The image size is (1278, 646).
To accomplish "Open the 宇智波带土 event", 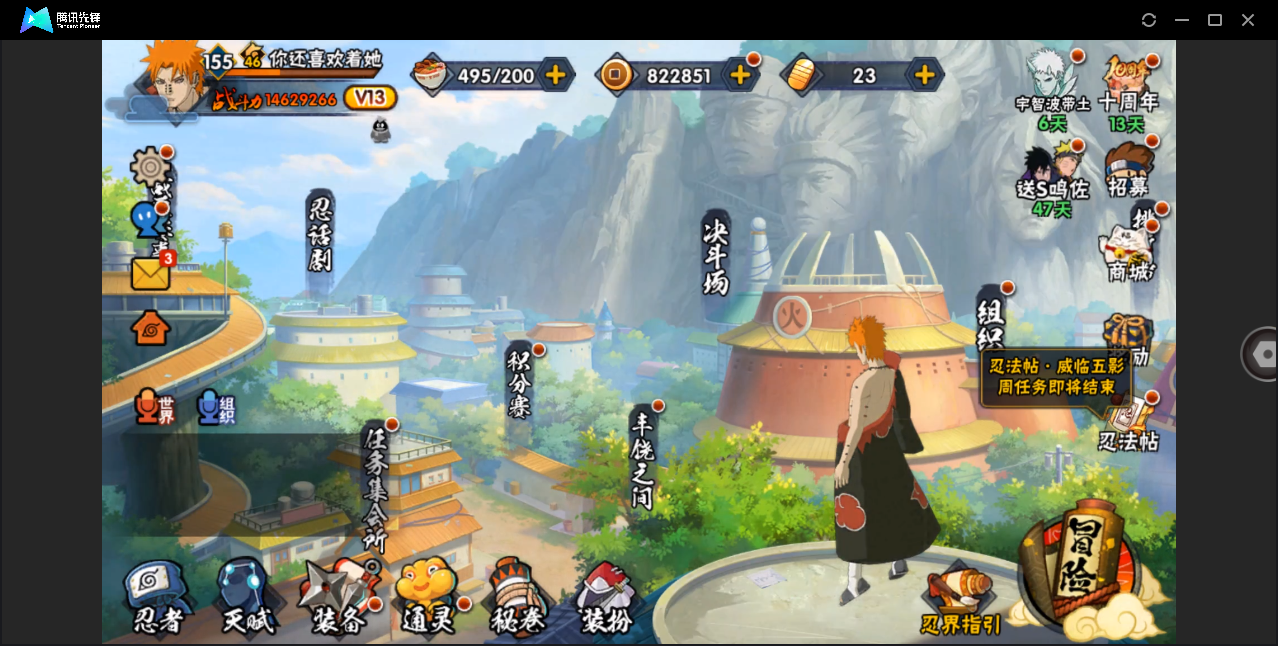I will coord(1050,88).
